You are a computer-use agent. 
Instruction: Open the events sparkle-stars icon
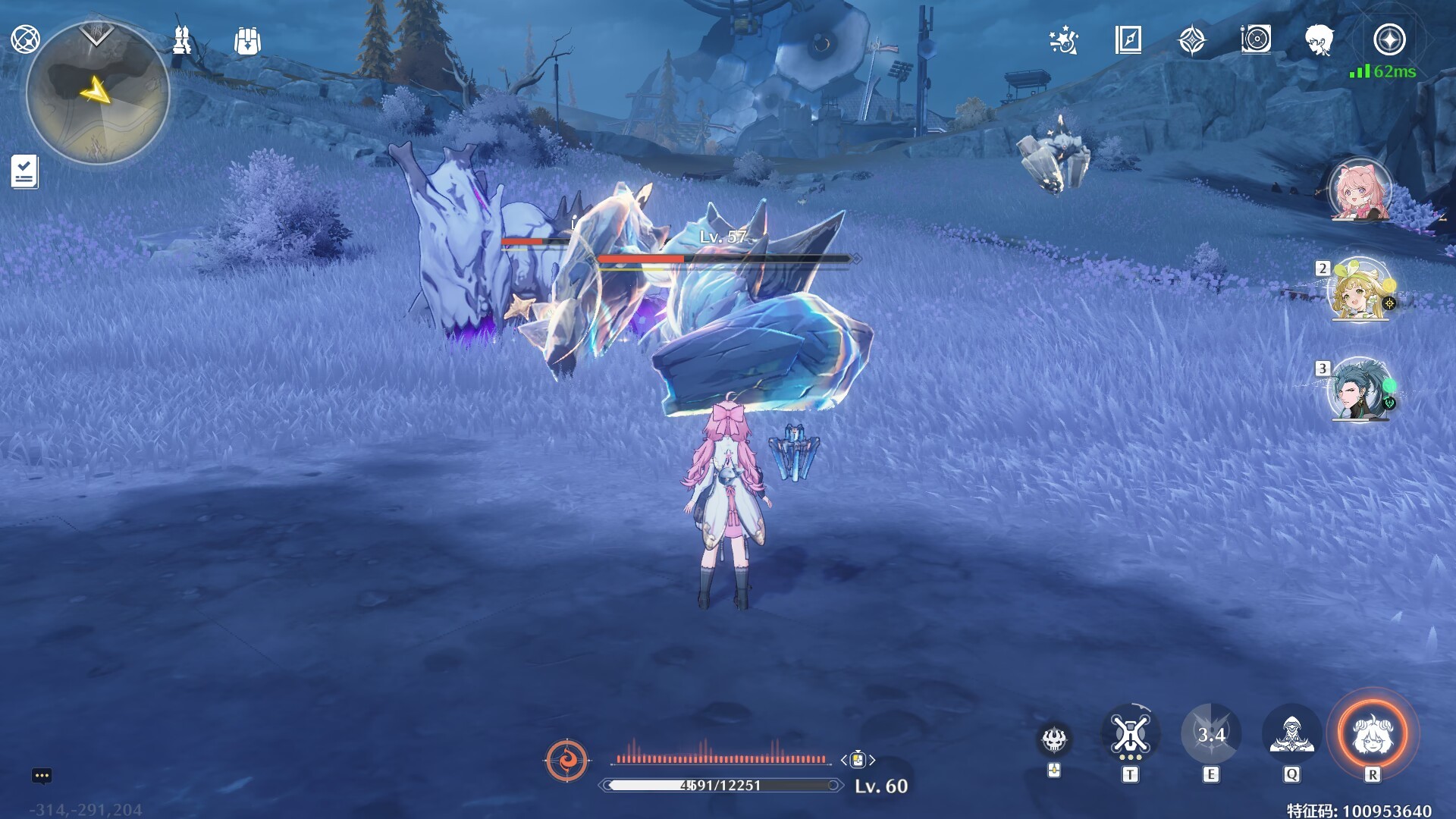1063,40
